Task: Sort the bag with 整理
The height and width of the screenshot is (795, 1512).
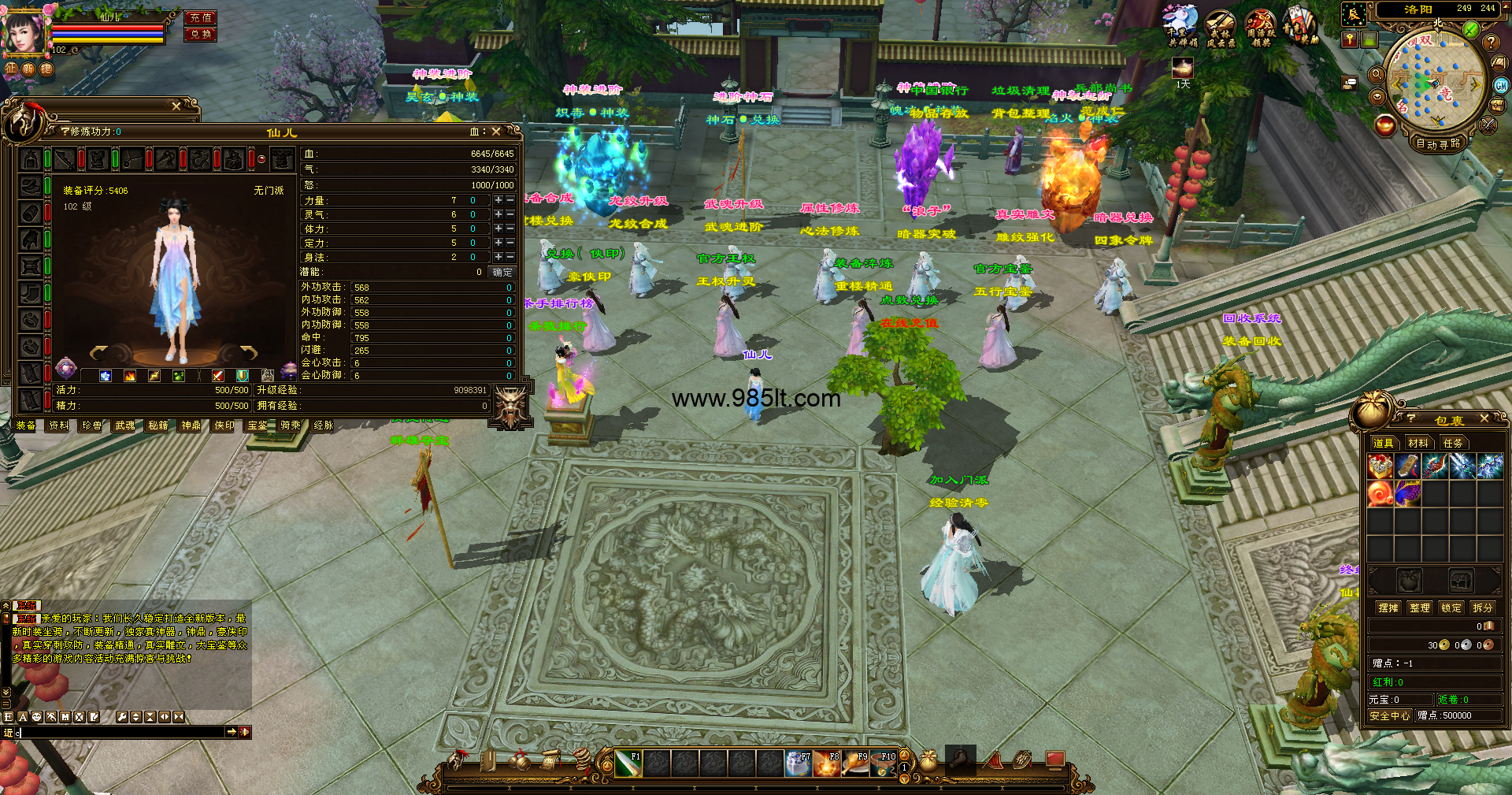Action: point(1420,607)
